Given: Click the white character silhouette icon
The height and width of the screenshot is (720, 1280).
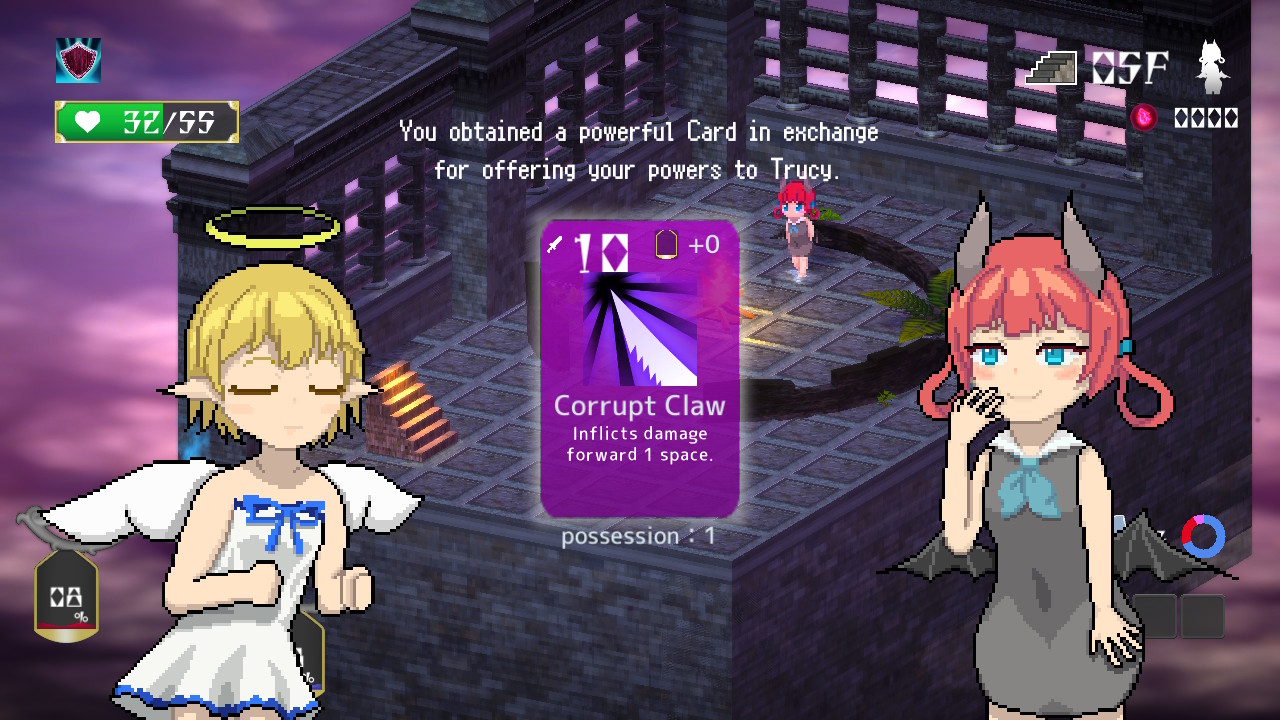Looking at the screenshot, I should pos(1211,65).
